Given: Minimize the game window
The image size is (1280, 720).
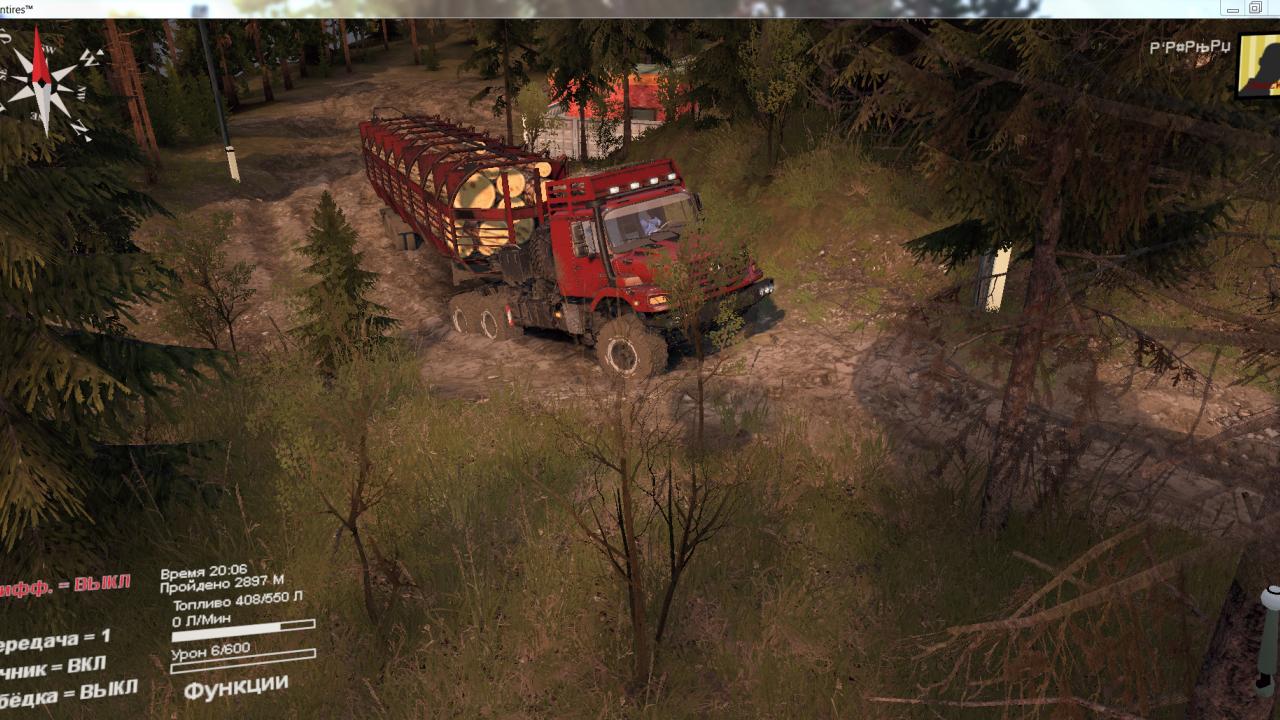Looking at the screenshot, I should pyautogui.click(x=1232, y=9).
